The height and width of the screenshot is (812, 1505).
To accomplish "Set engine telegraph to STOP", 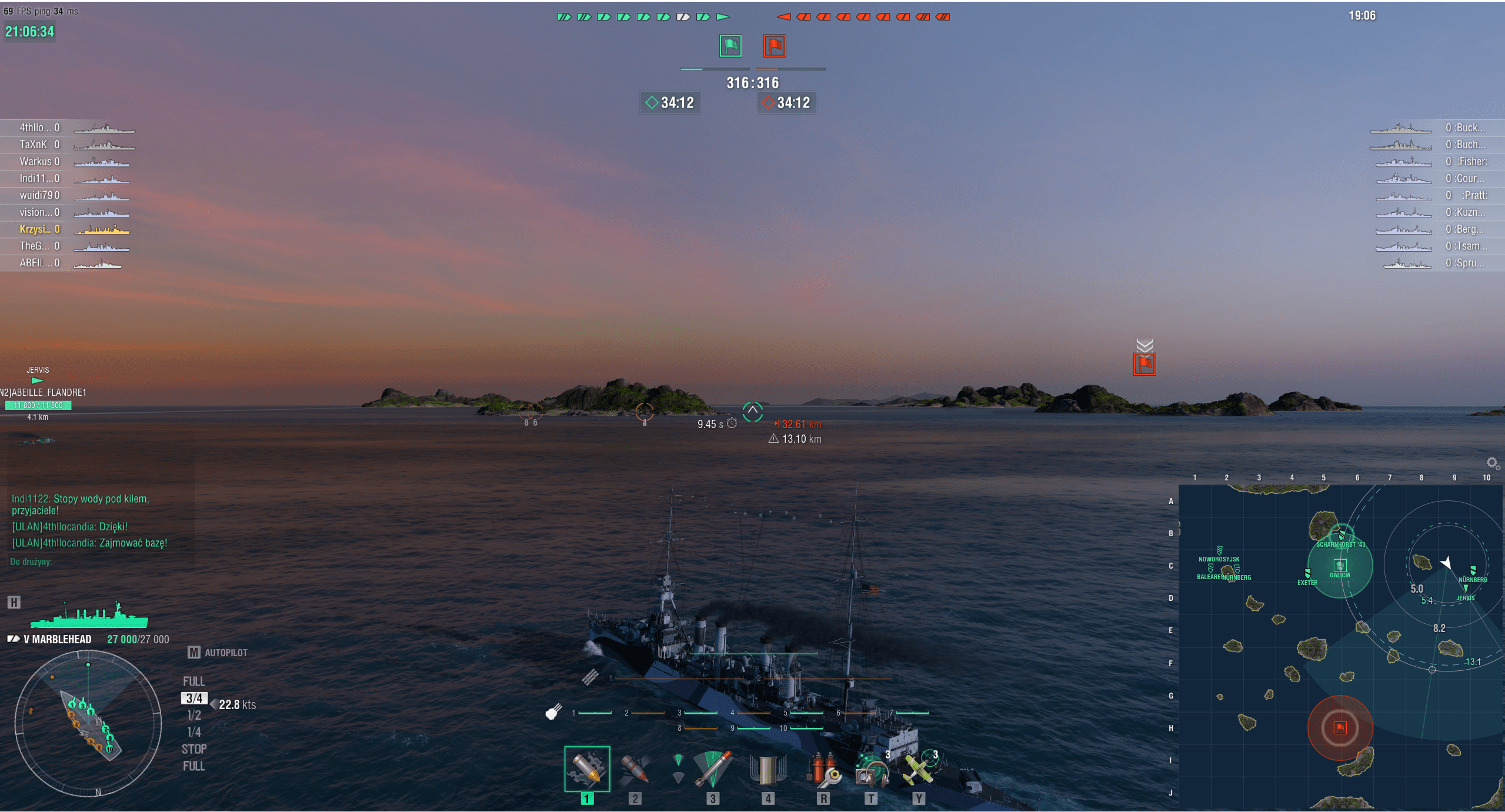I will (x=194, y=750).
